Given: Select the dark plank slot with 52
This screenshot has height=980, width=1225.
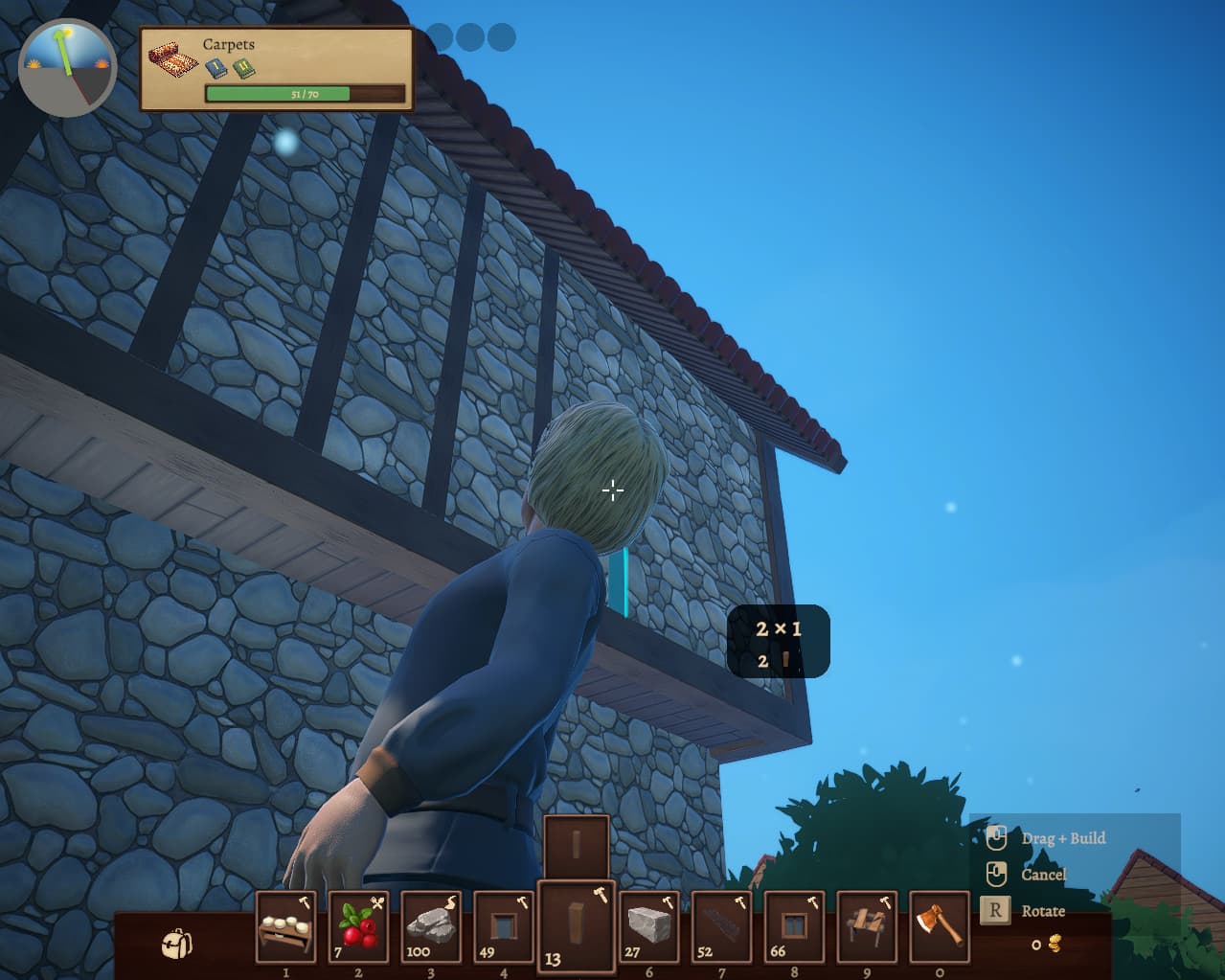Looking at the screenshot, I should click(721, 926).
